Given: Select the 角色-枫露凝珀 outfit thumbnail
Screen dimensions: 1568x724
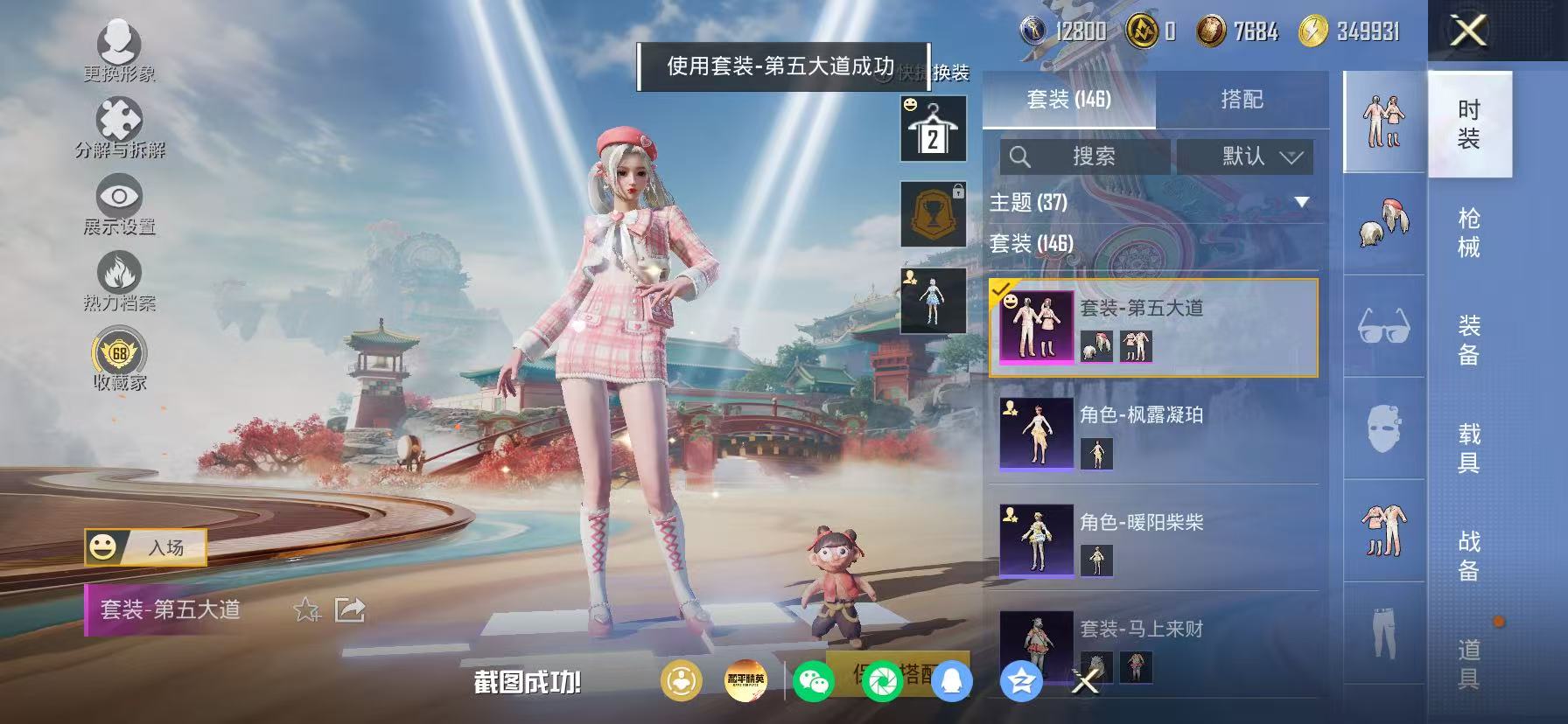Looking at the screenshot, I should [x=1036, y=435].
